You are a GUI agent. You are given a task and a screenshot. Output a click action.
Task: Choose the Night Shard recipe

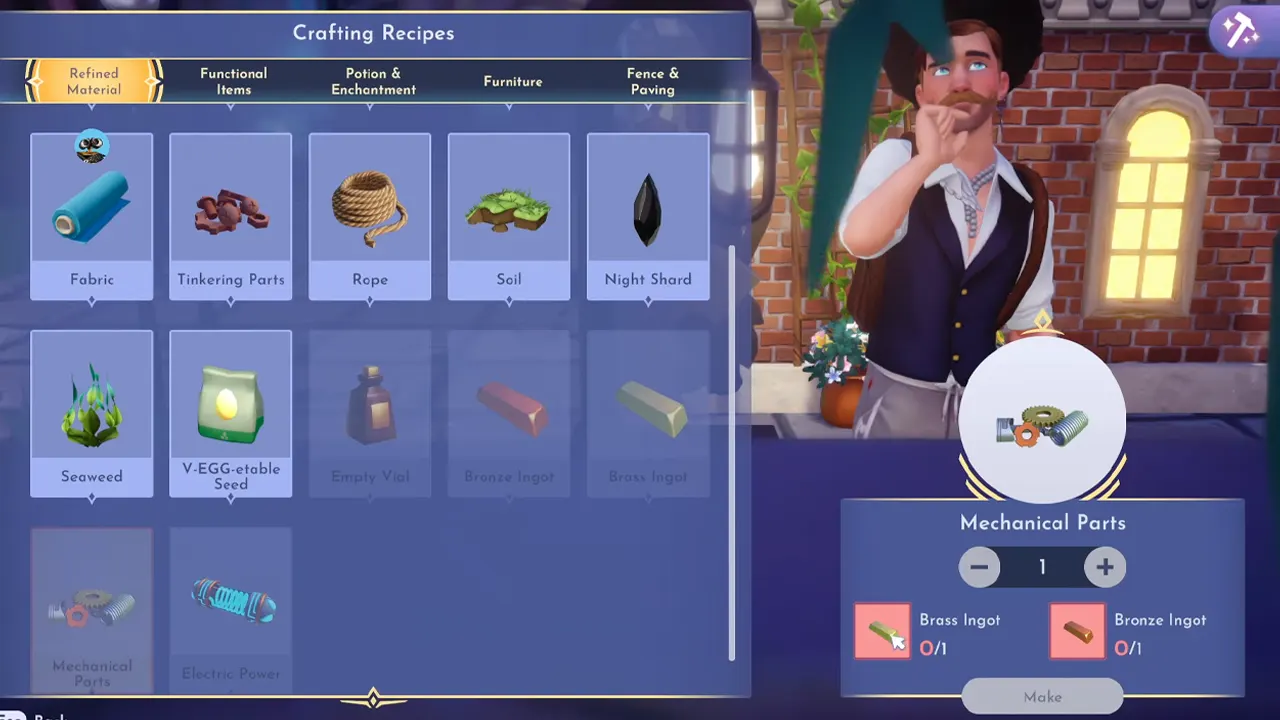pyautogui.click(x=648, y=210)
